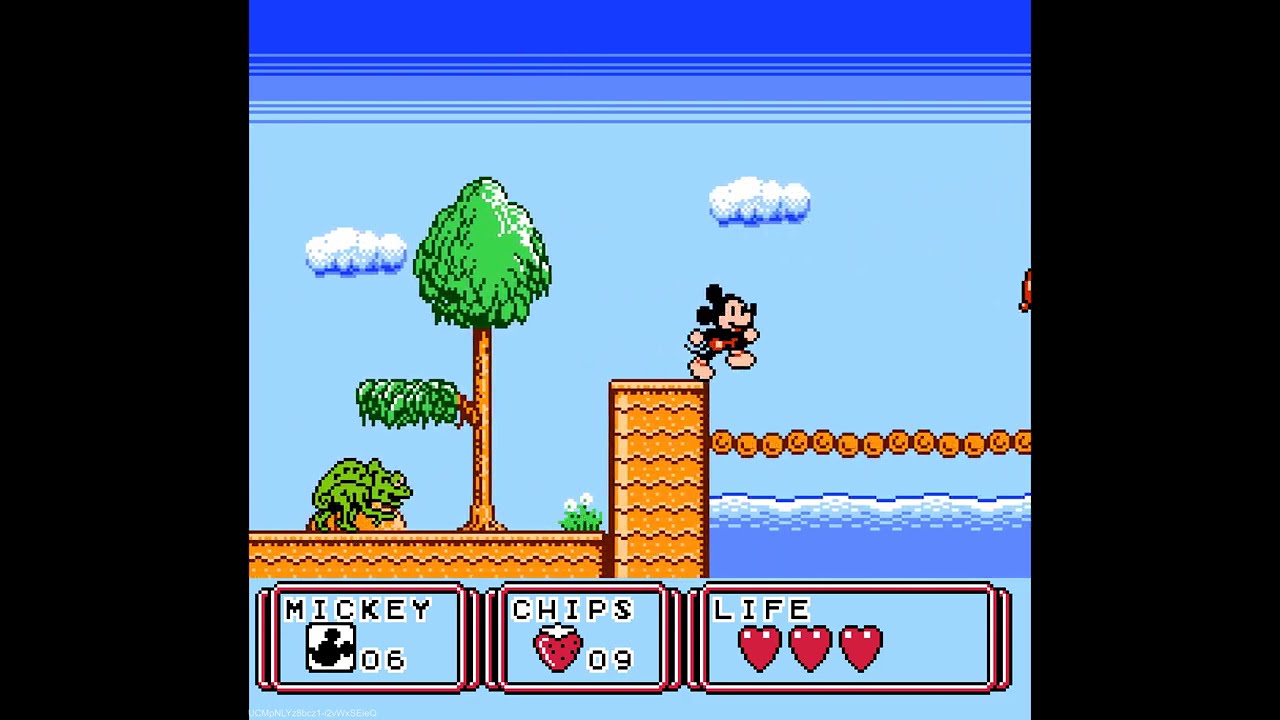Image resolution: width=1280 pixels, height=720 pixels.
Task: Click the MICKEY label text
Action: click(357, 608)
